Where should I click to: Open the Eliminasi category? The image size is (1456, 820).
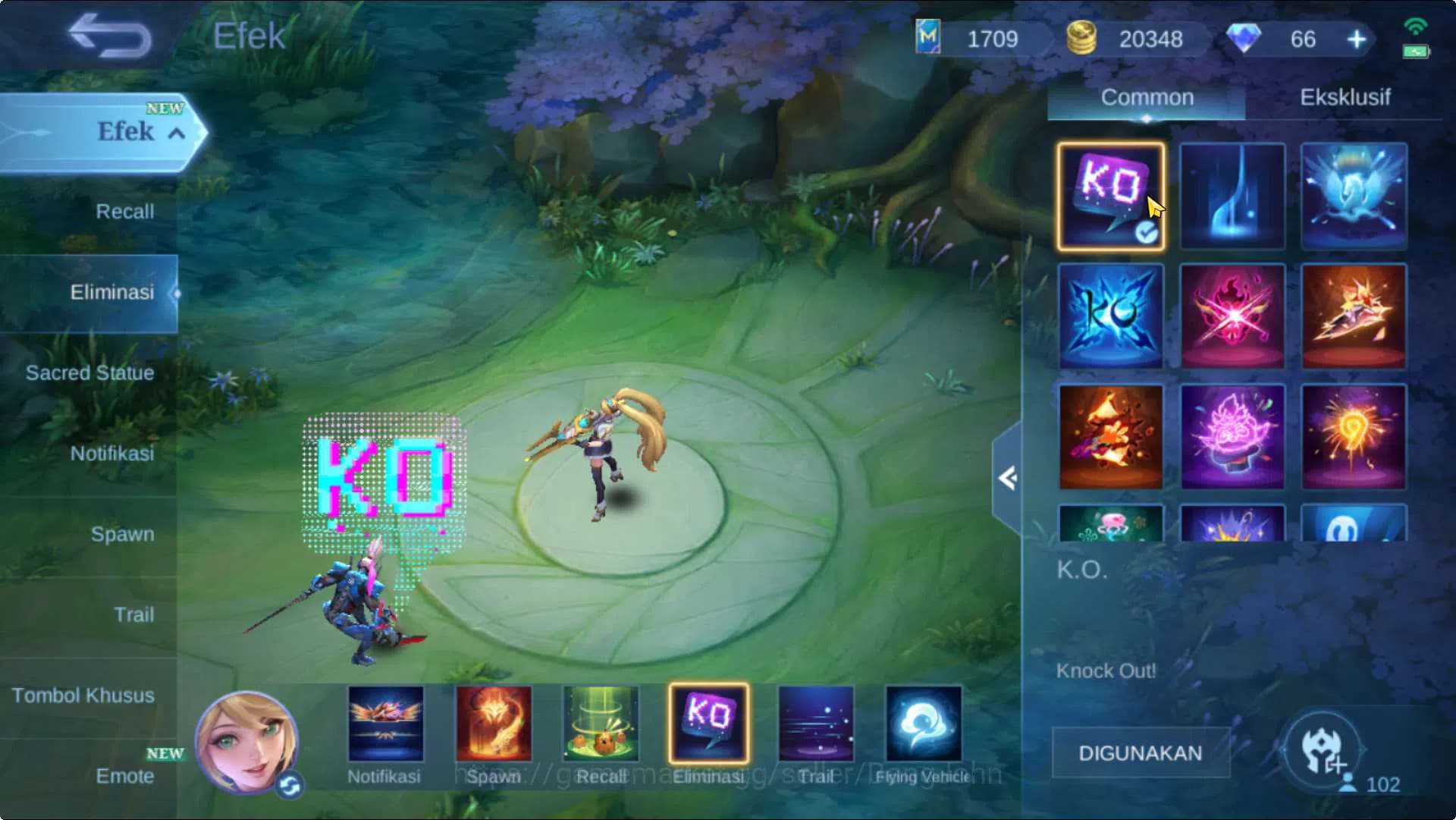pyautogui.click(x=112, y=292)
